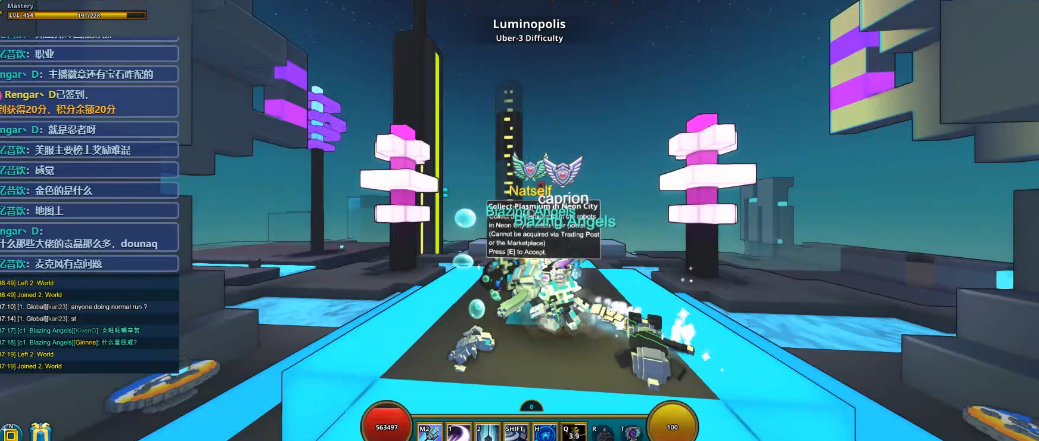Drink the Q flask item
Viewport: 1039px width, 441px height.
[x=574, y=431]
